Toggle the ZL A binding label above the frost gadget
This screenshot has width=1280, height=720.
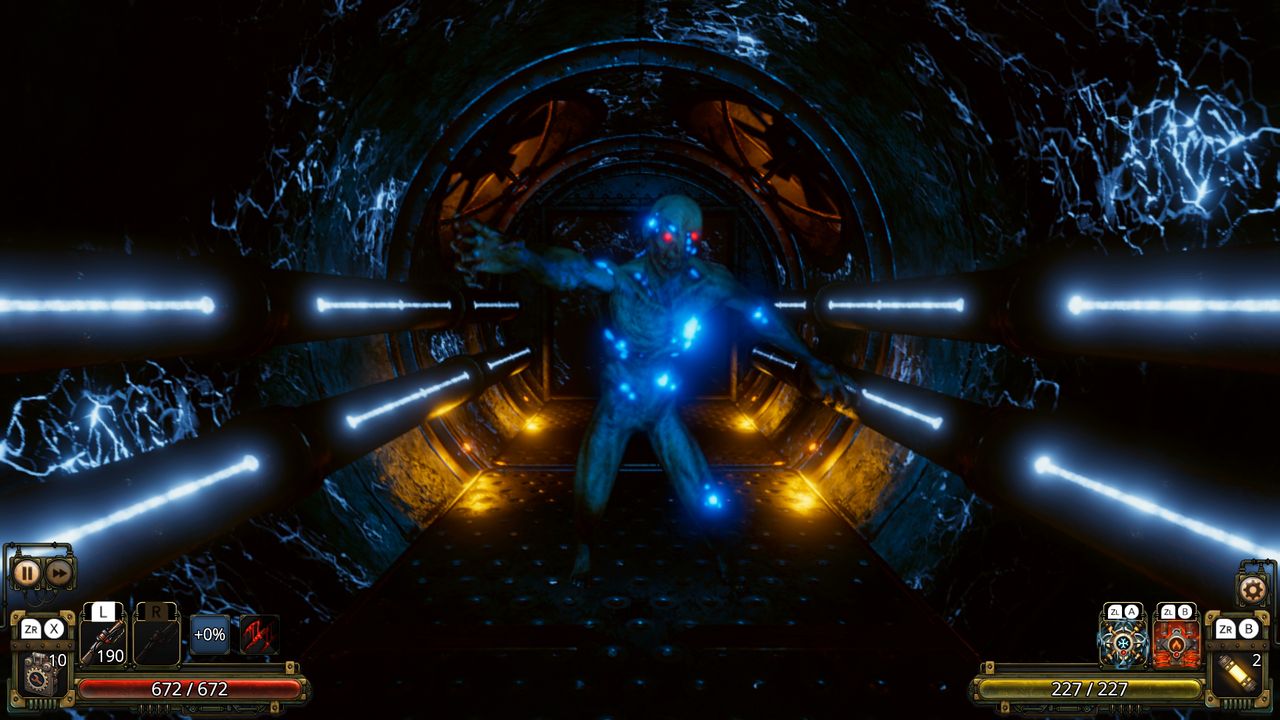(1123, 612)
